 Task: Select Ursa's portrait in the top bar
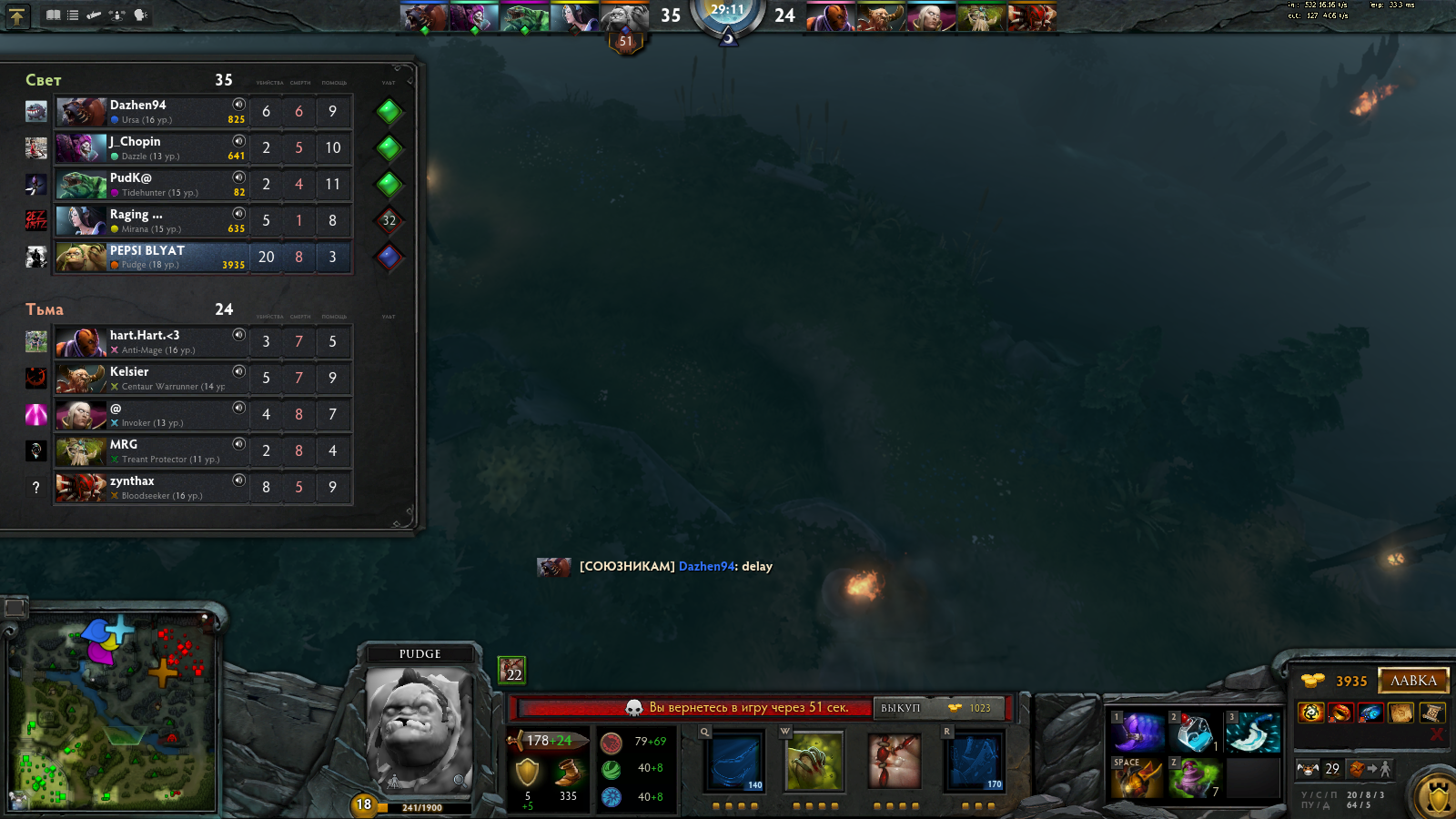pyautogui.click(x=423, y=17)
